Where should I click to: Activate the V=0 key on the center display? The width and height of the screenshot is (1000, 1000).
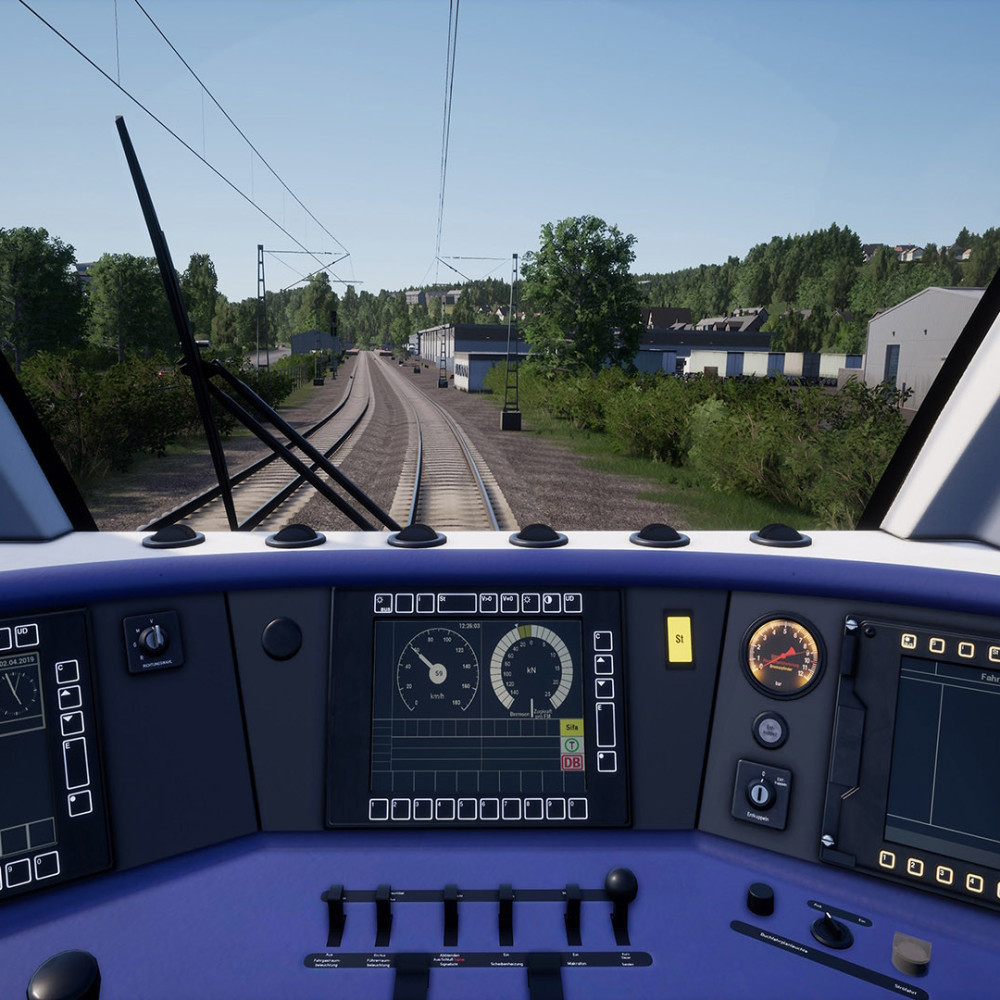pos(510,603)
